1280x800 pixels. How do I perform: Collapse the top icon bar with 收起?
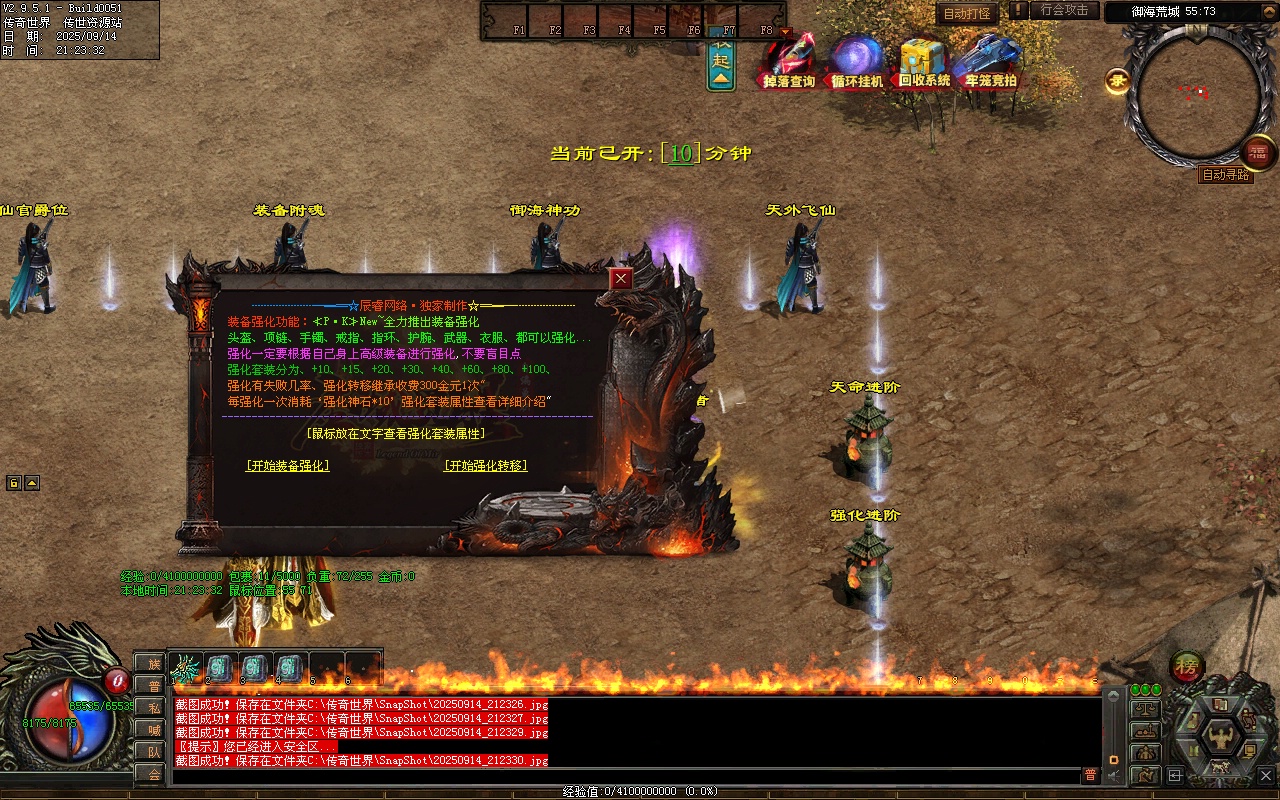721,65
